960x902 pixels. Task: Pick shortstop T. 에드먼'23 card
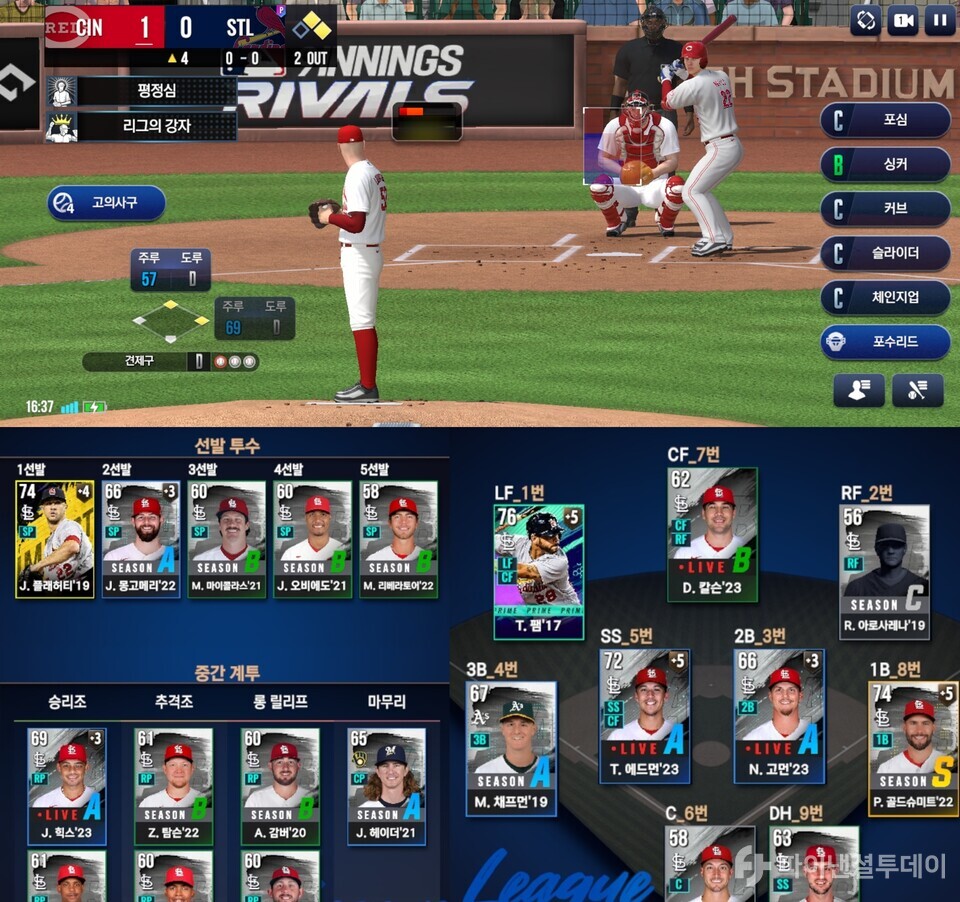(x=644, y=716)
